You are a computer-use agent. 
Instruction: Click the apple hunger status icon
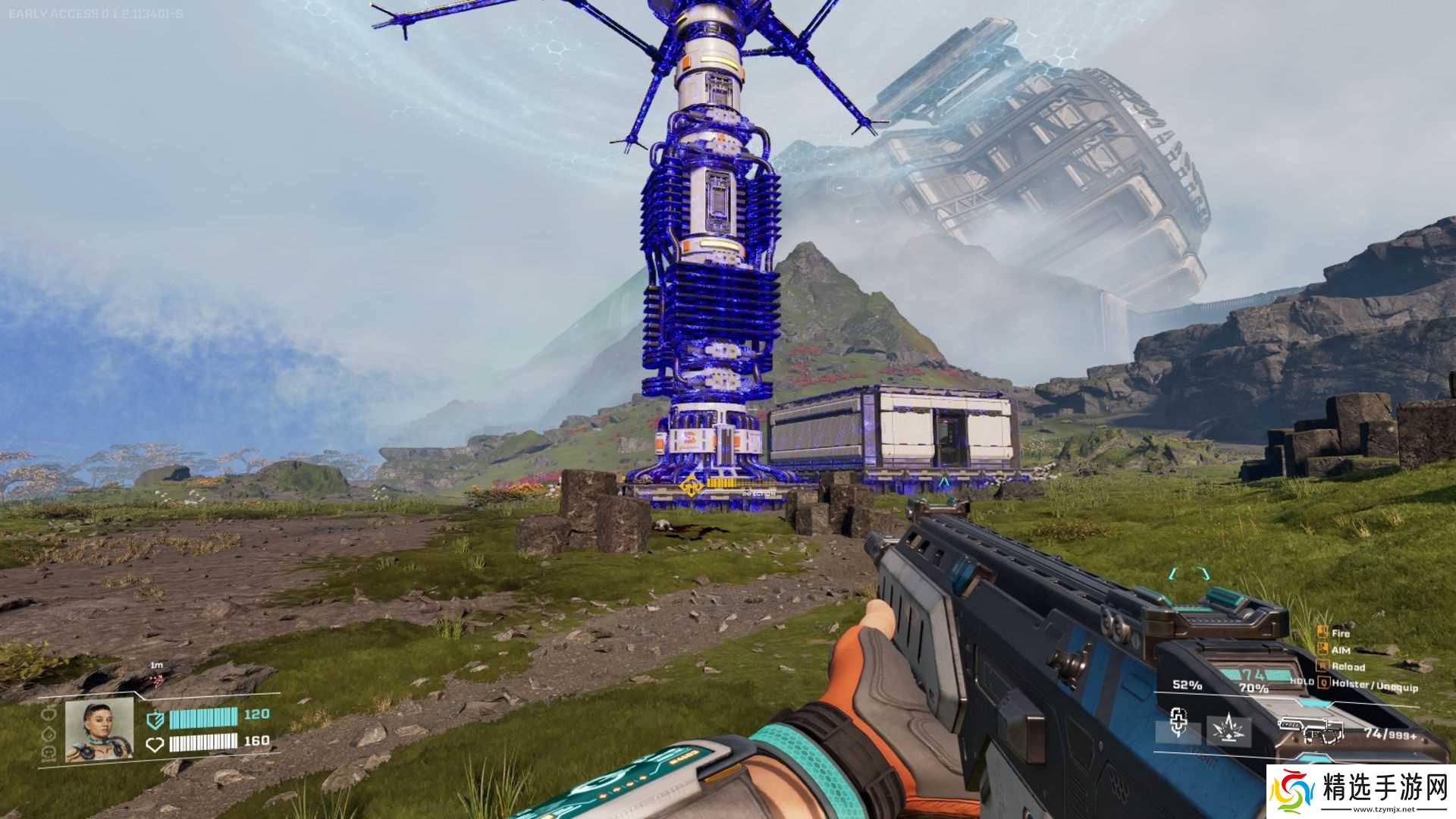pos(49,714)
